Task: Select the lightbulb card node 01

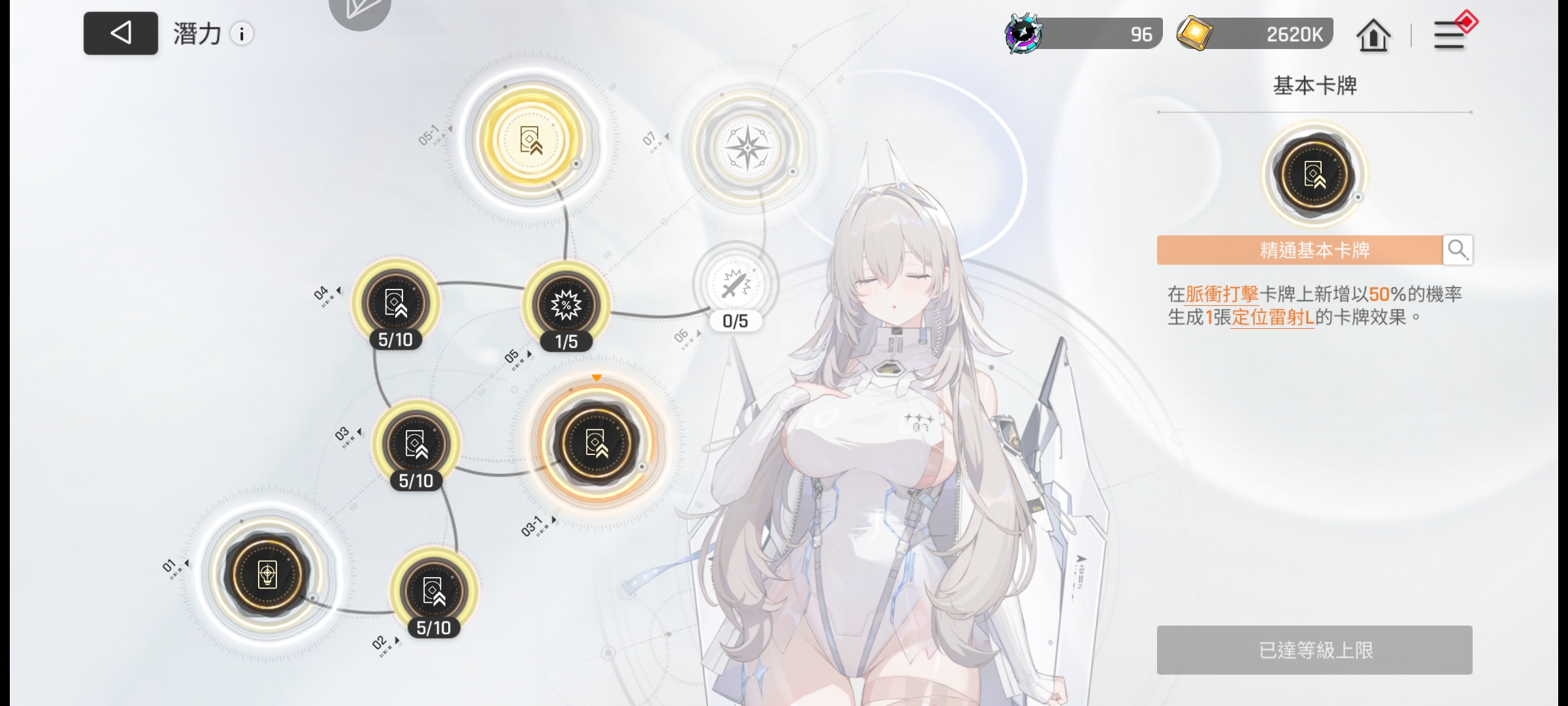Action: (x=267, y=575)
